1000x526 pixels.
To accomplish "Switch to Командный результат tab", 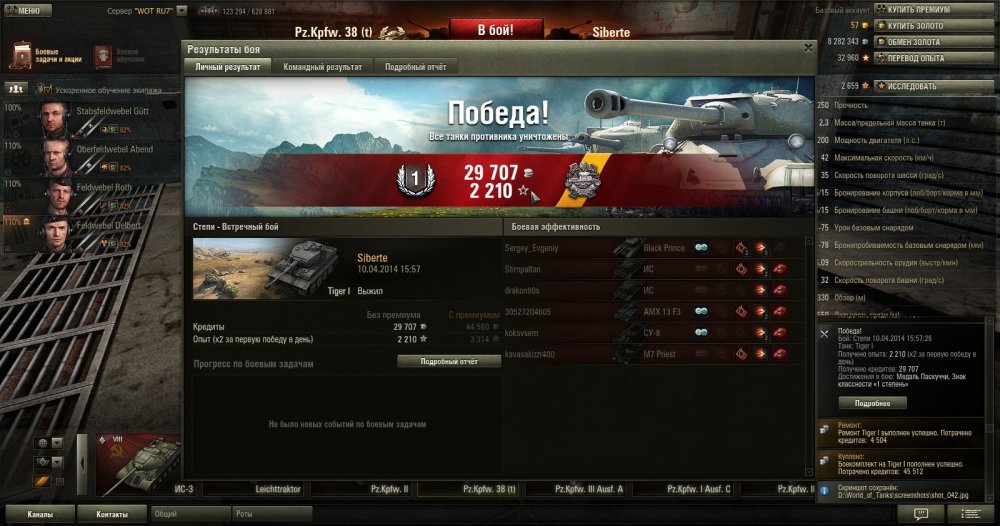I will pos(322,66).
